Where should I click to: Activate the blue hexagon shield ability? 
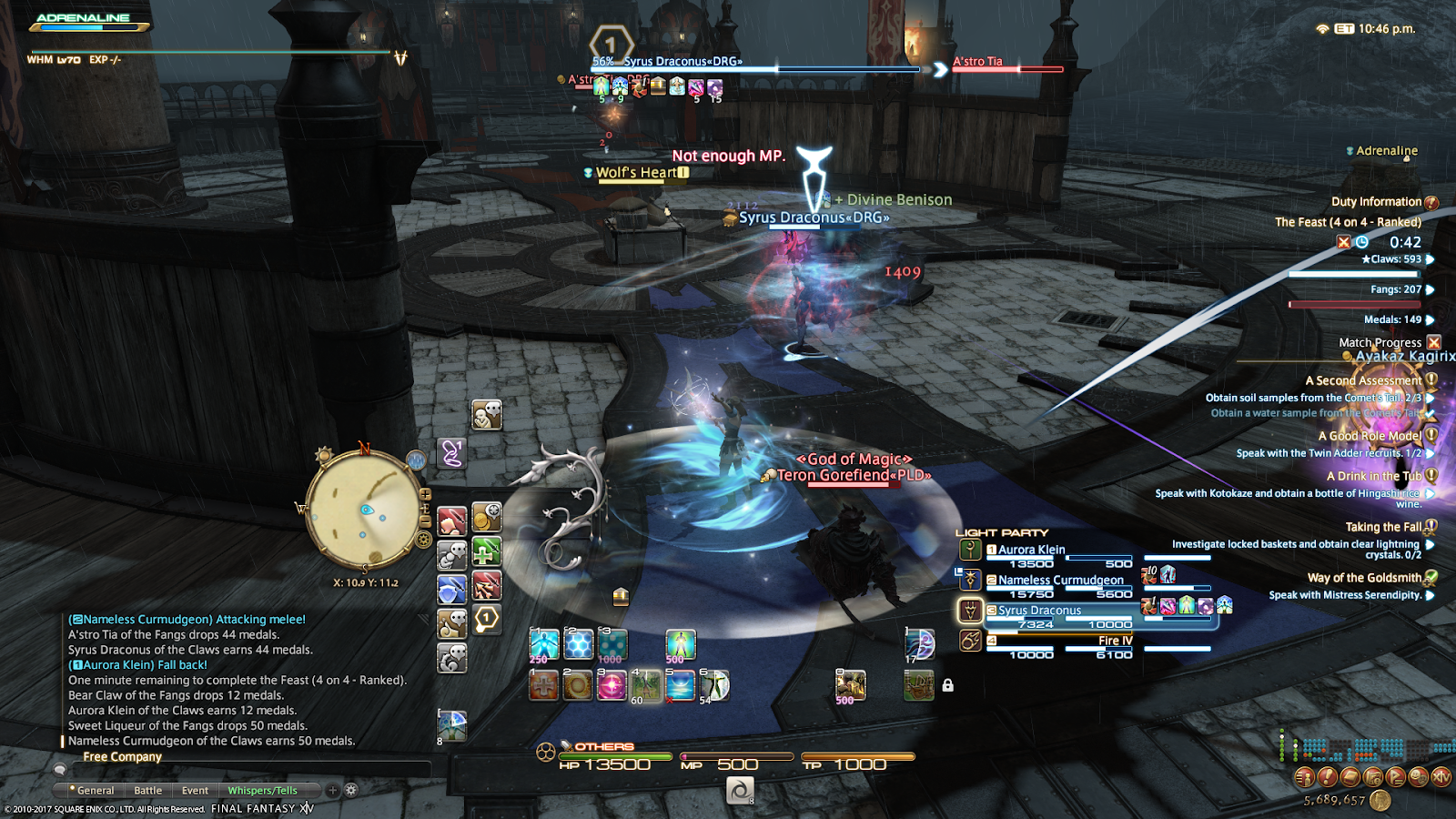pos(579,645)
